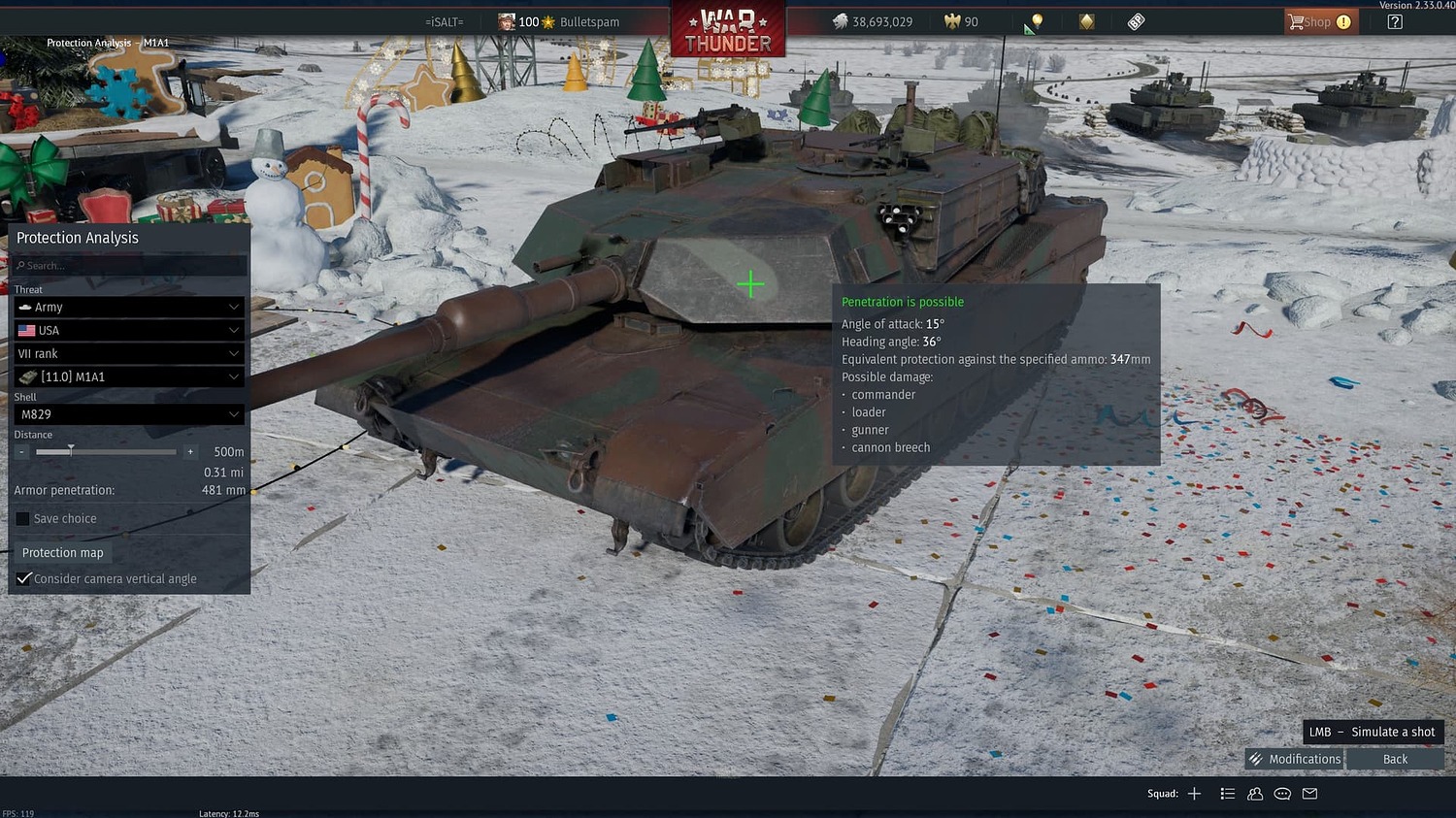Open the mail envelope icon
The height and width of the screenshot is (818, 1456).
1309,793
